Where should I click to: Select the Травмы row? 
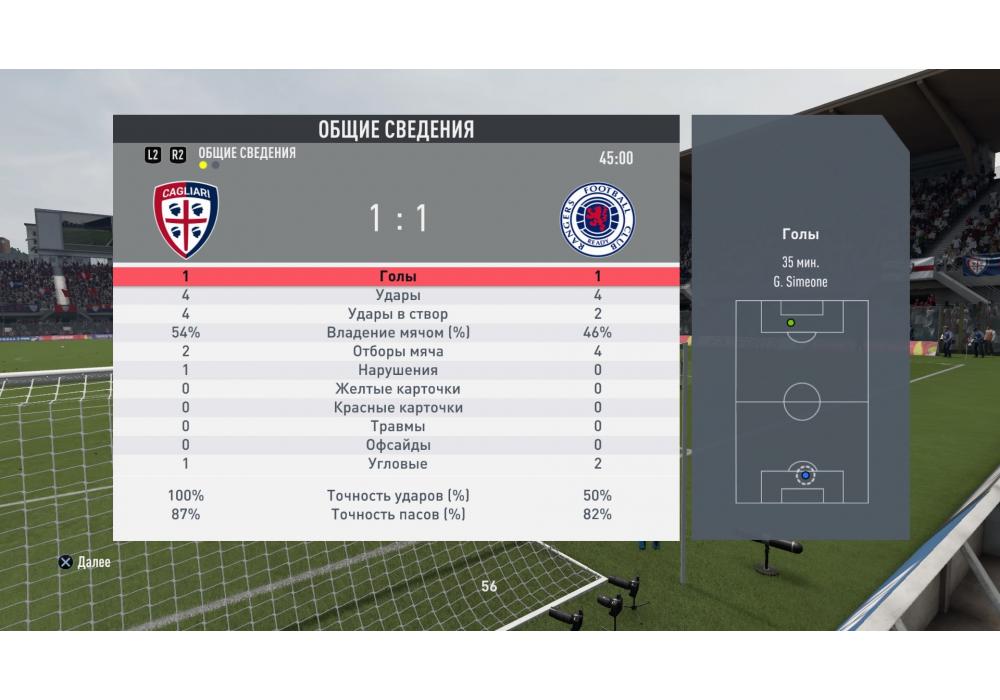point(398,426)
